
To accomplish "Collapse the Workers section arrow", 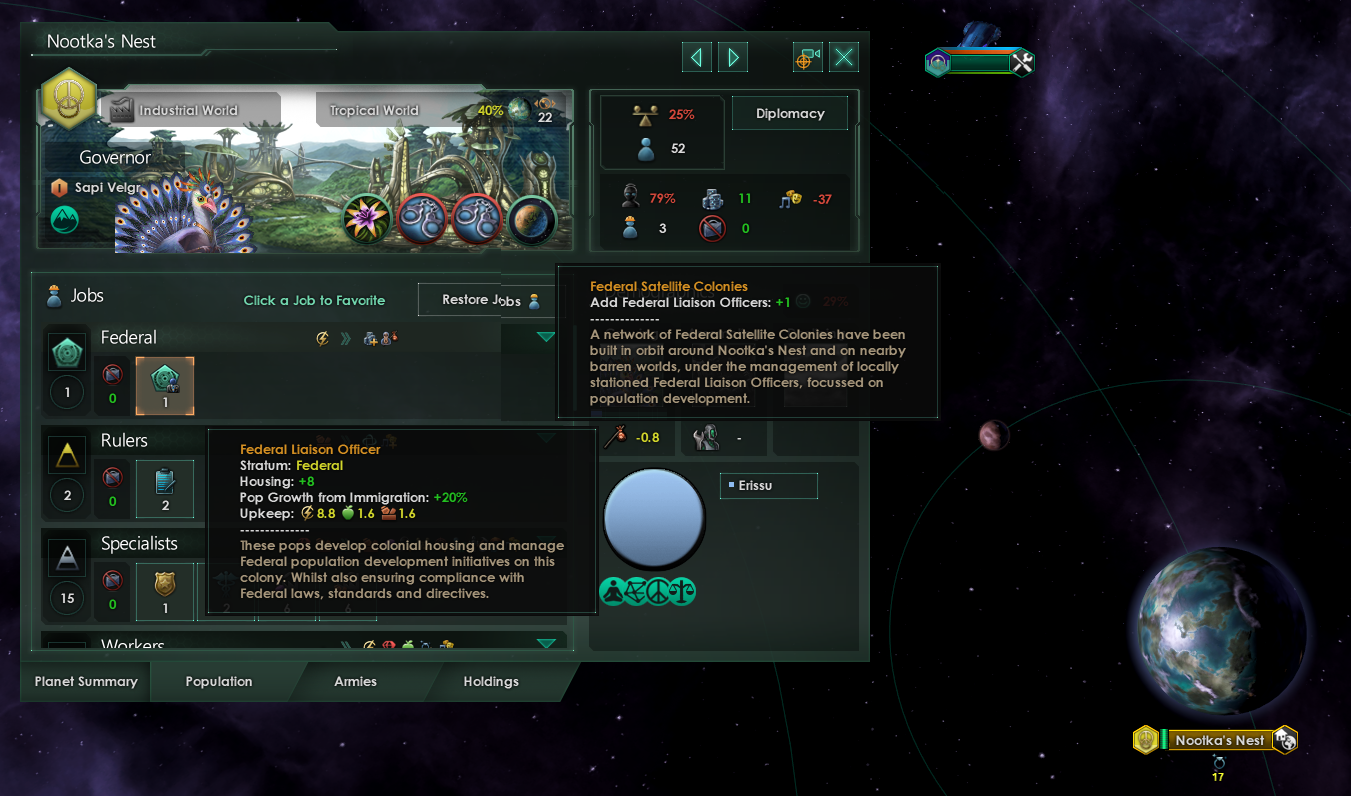I will tap(545, 643).
